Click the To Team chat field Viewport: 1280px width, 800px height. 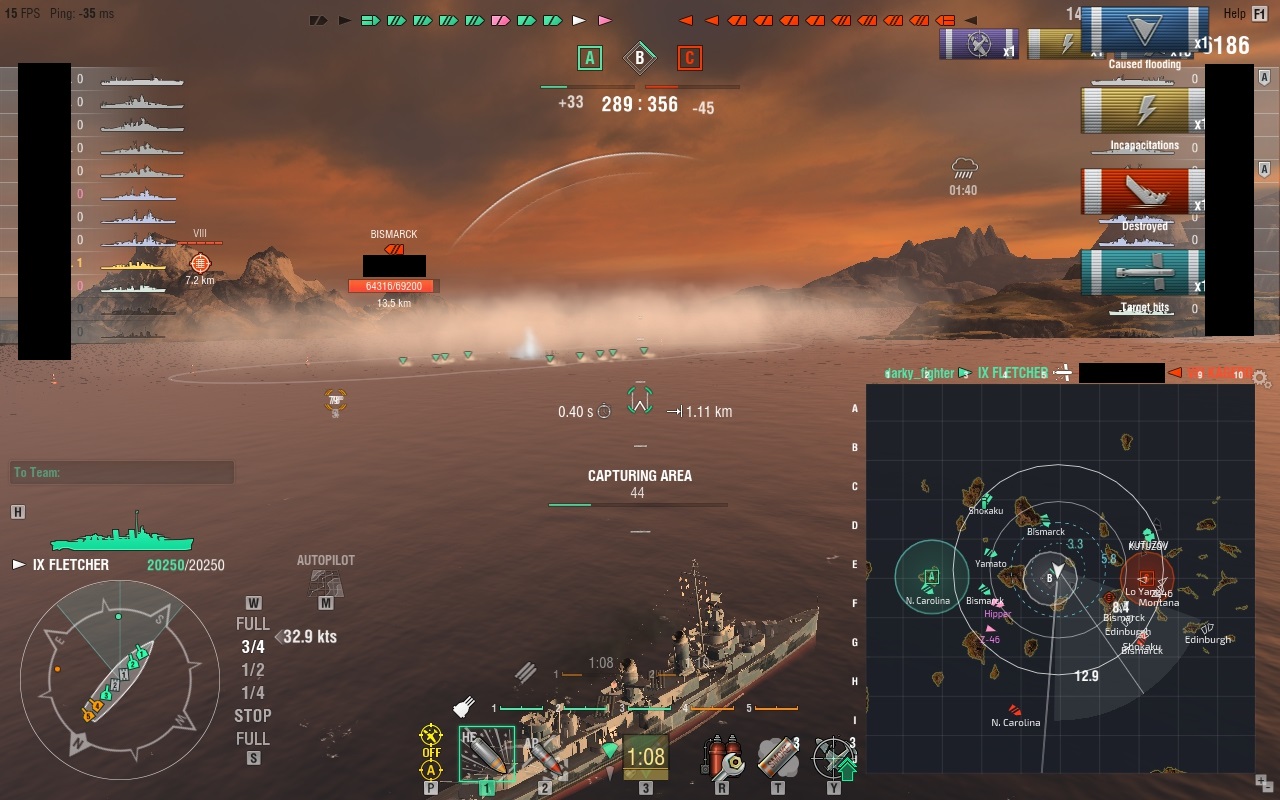(122, 473)
